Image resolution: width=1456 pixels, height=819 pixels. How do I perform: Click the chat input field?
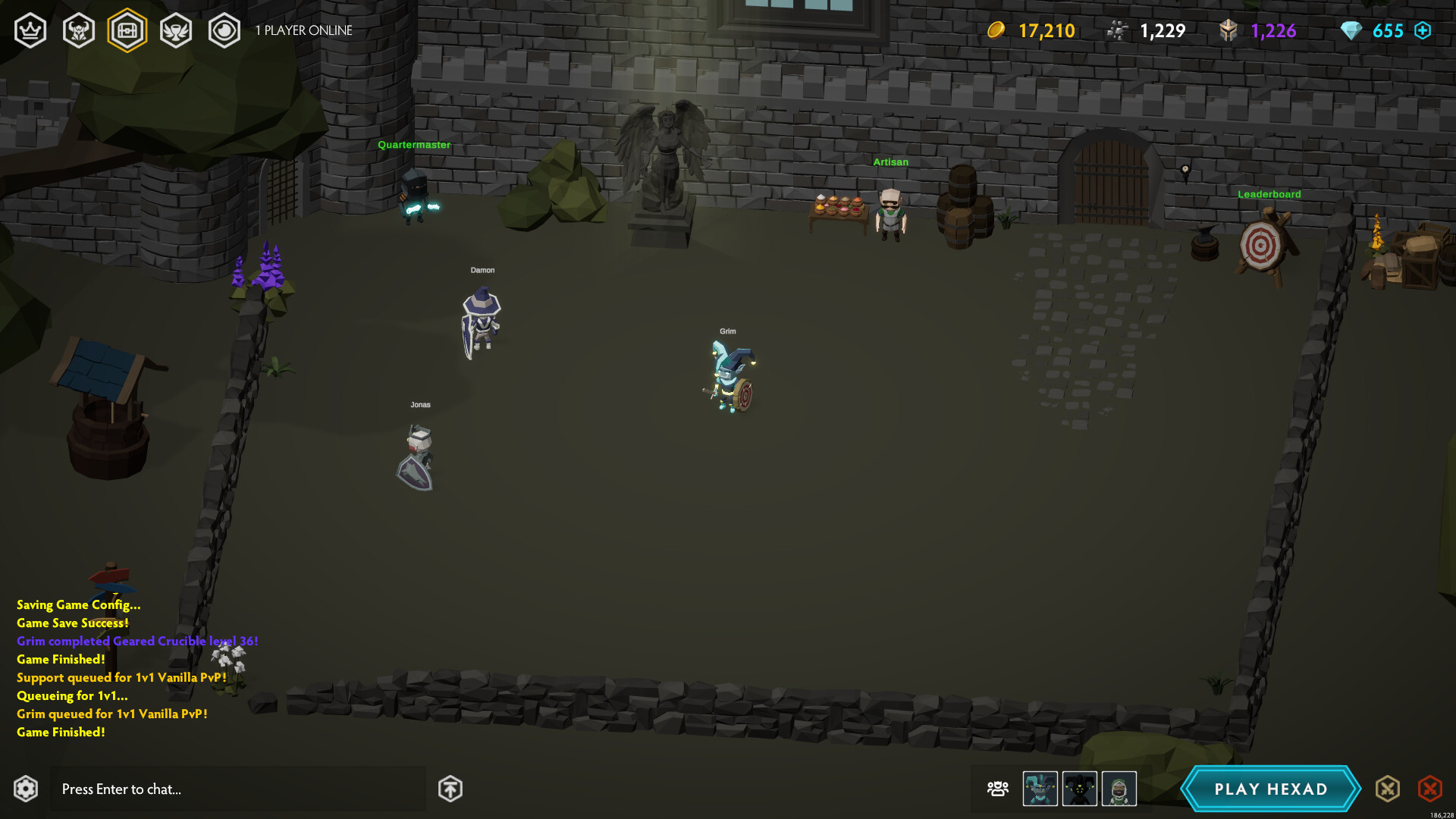(x=237, y=789)
